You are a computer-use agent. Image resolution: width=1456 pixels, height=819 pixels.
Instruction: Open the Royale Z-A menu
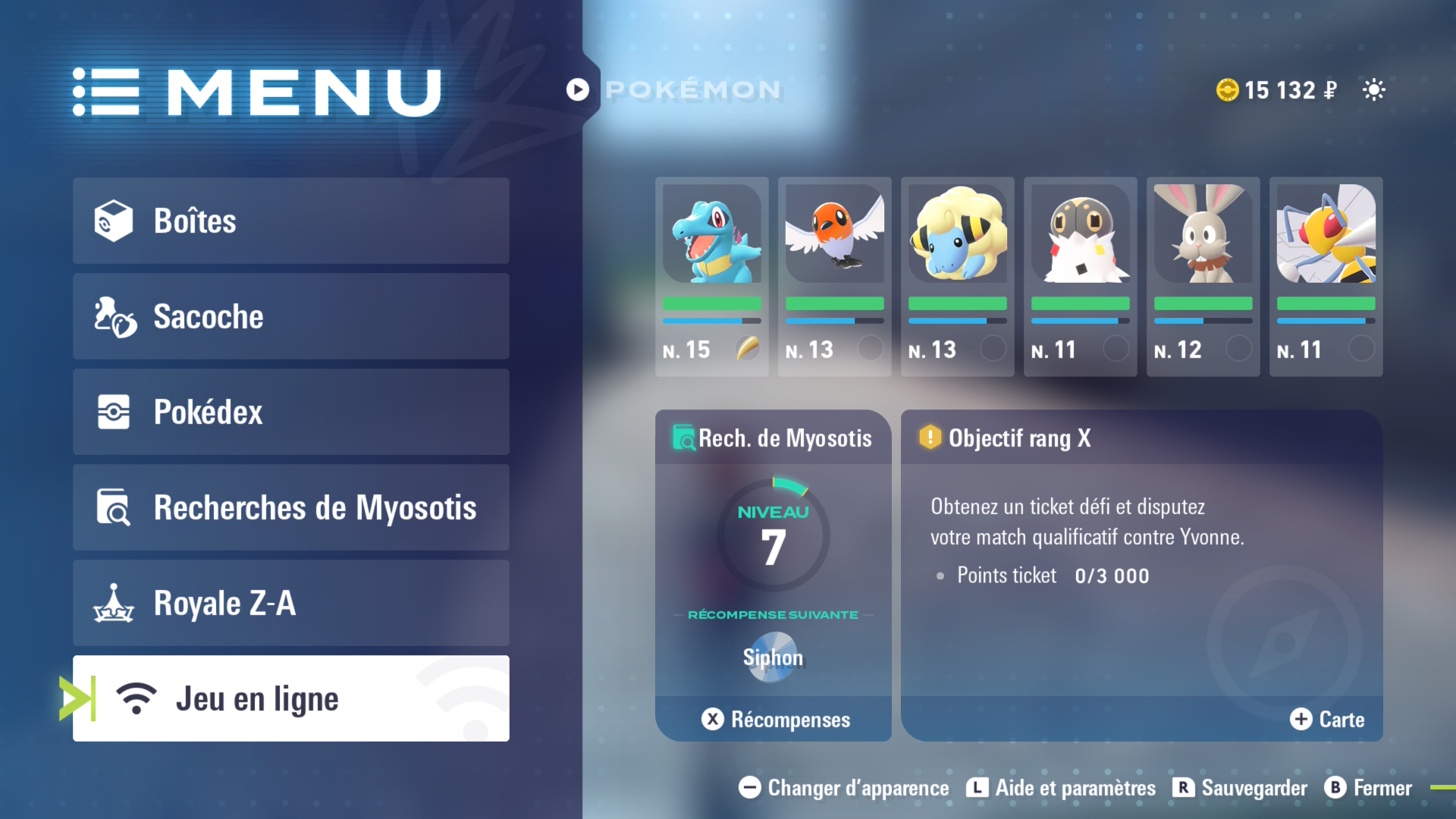(290, 603)
